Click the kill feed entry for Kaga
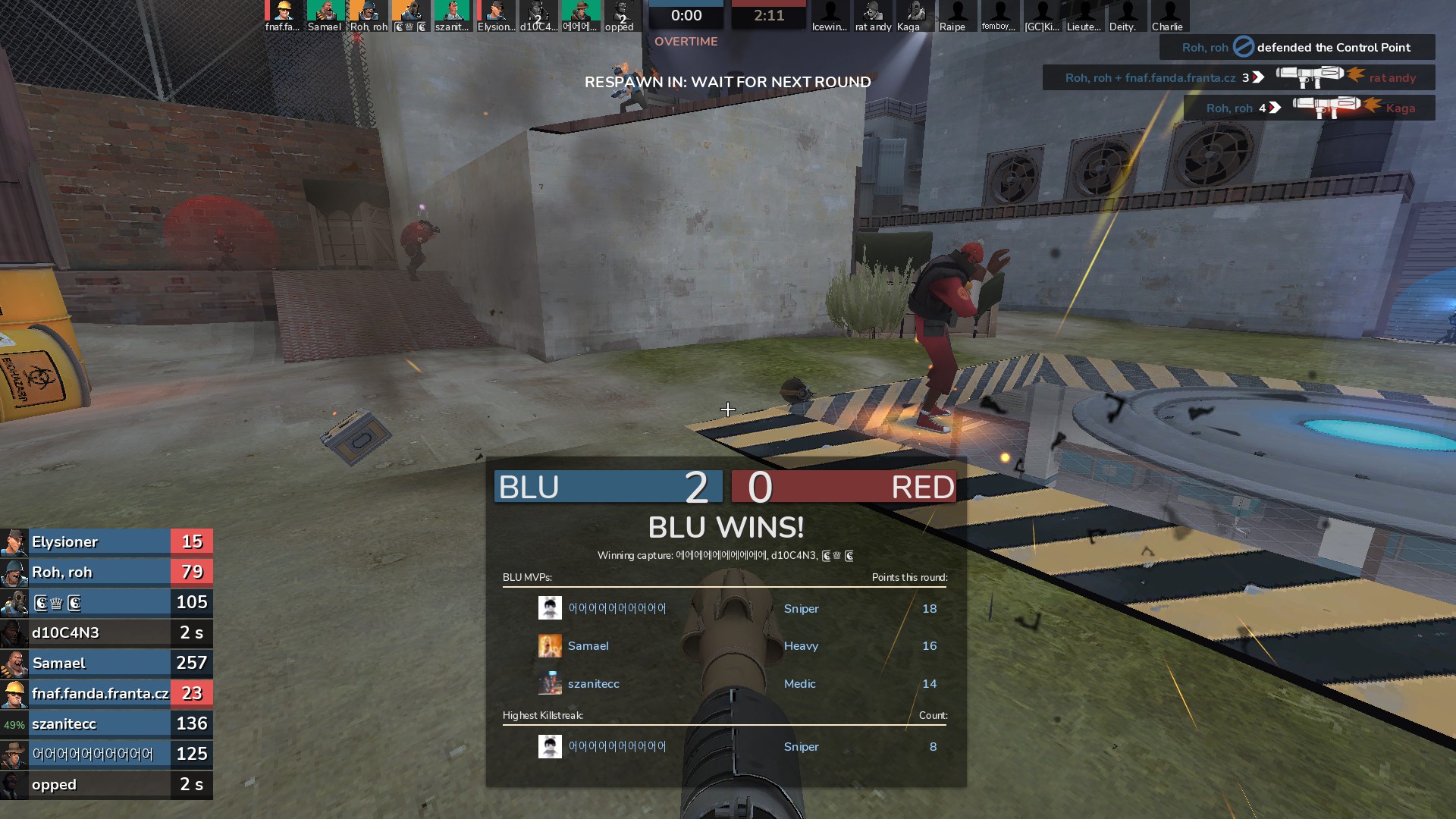 [x=1310, y=108]
